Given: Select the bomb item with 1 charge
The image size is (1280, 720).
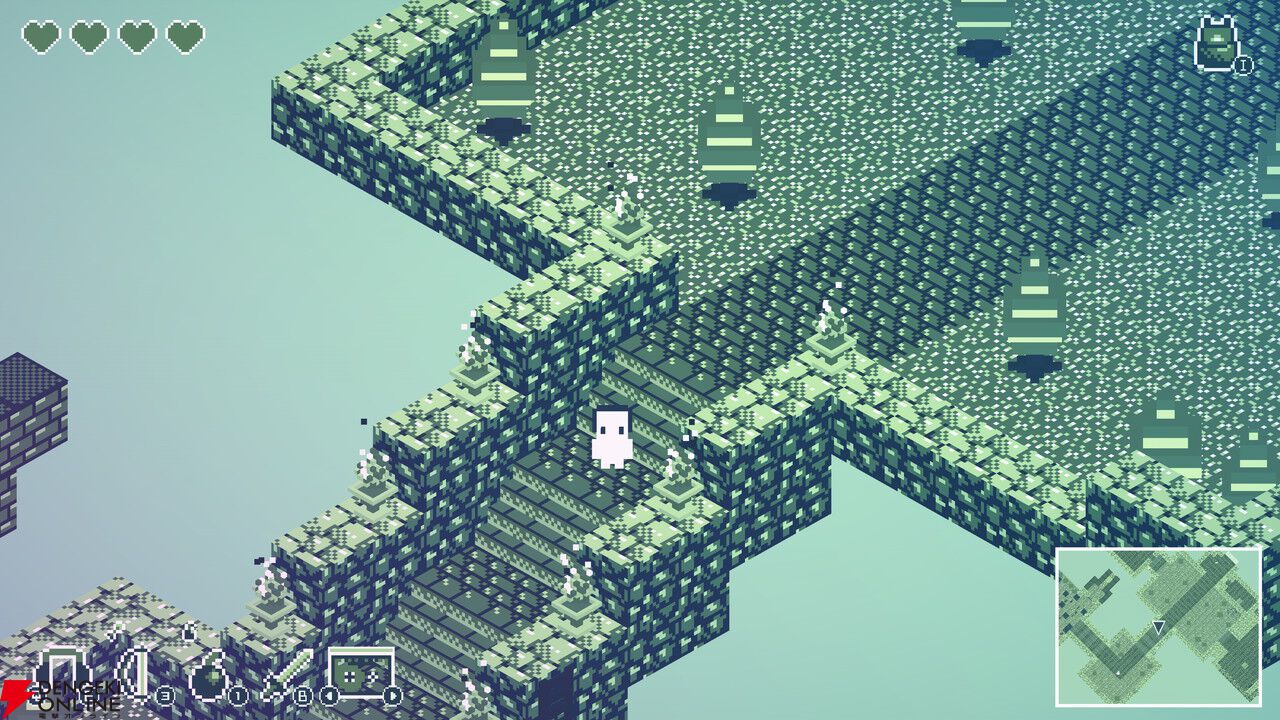Looking at the screenshot, I should (209, 676).
